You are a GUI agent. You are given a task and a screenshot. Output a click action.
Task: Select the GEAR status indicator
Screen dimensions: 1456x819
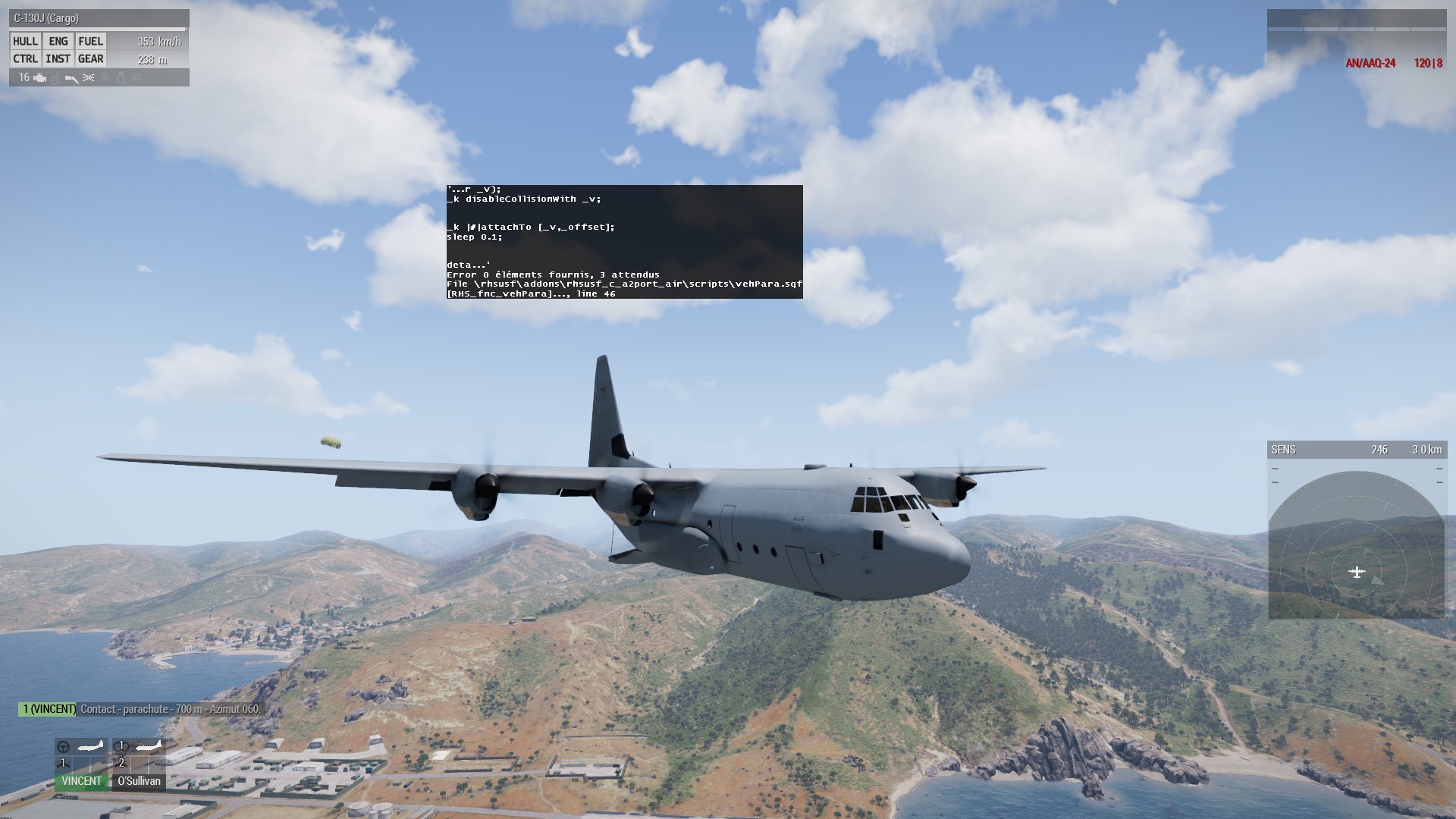pos(91,59)
